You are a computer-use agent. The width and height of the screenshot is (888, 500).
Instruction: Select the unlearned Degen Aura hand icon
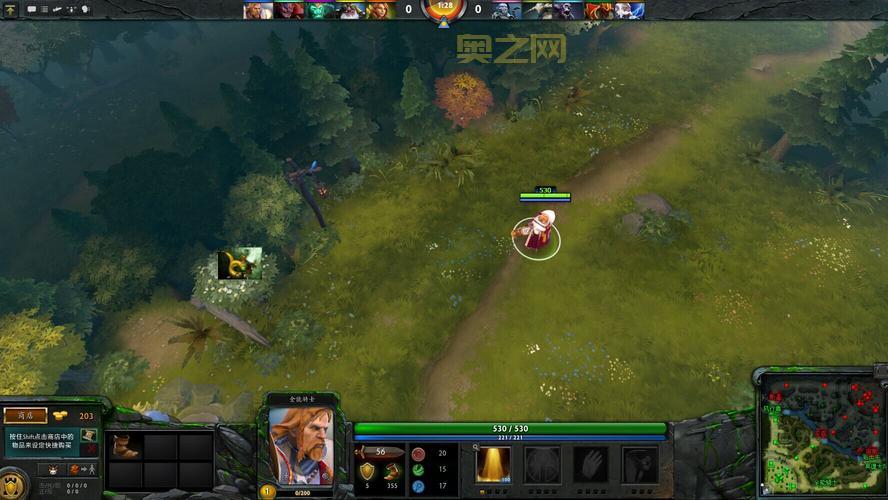(591, 464)
